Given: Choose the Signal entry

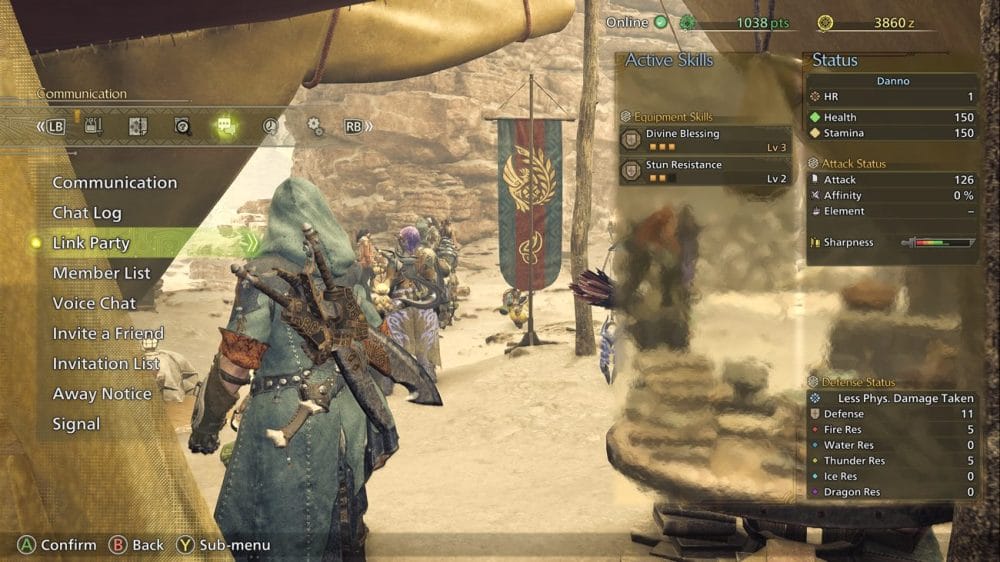Looking at the screenshot, I should [x=76, y=424].
